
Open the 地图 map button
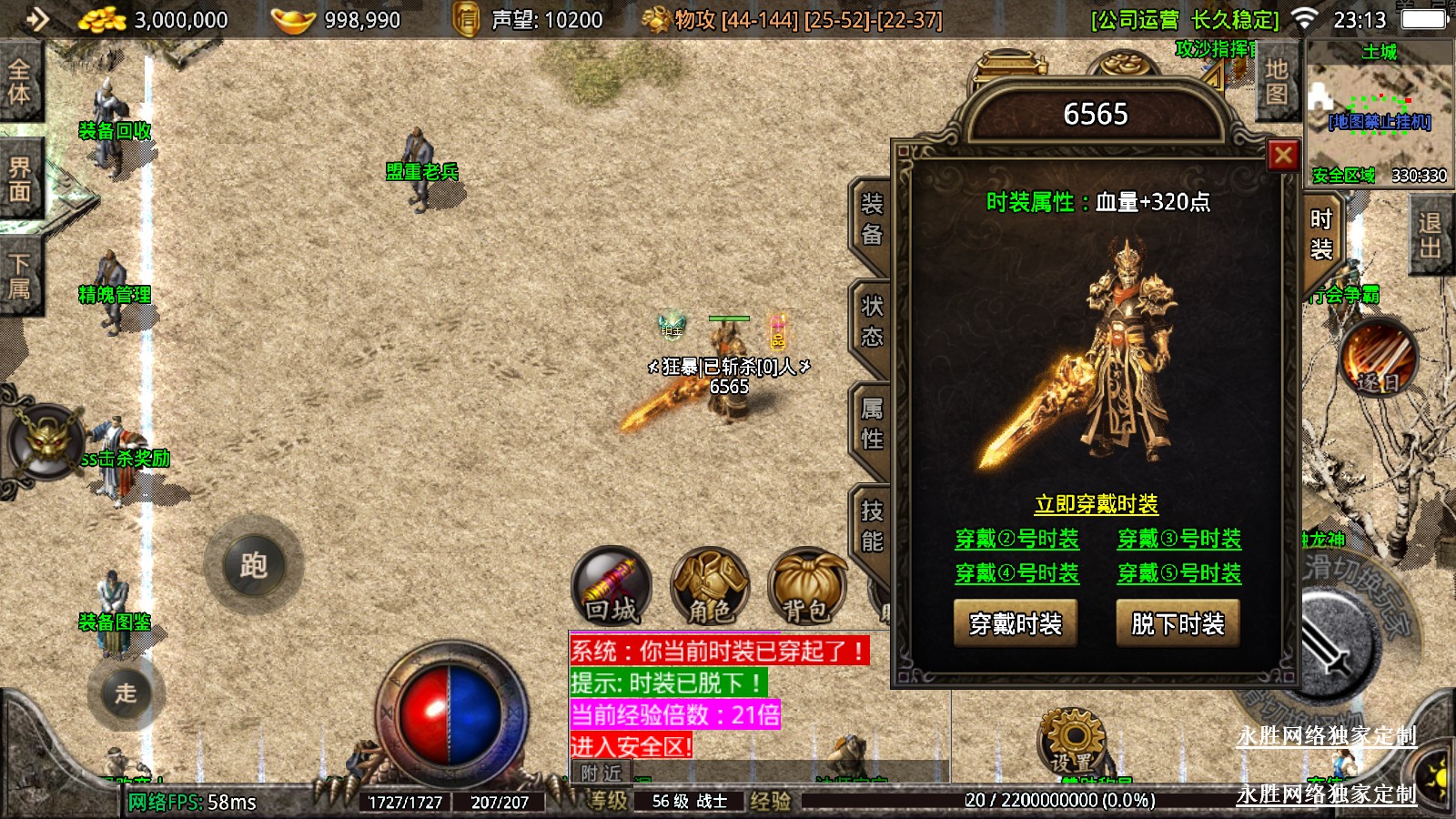pyautogui.click(x=1277, y=81)
